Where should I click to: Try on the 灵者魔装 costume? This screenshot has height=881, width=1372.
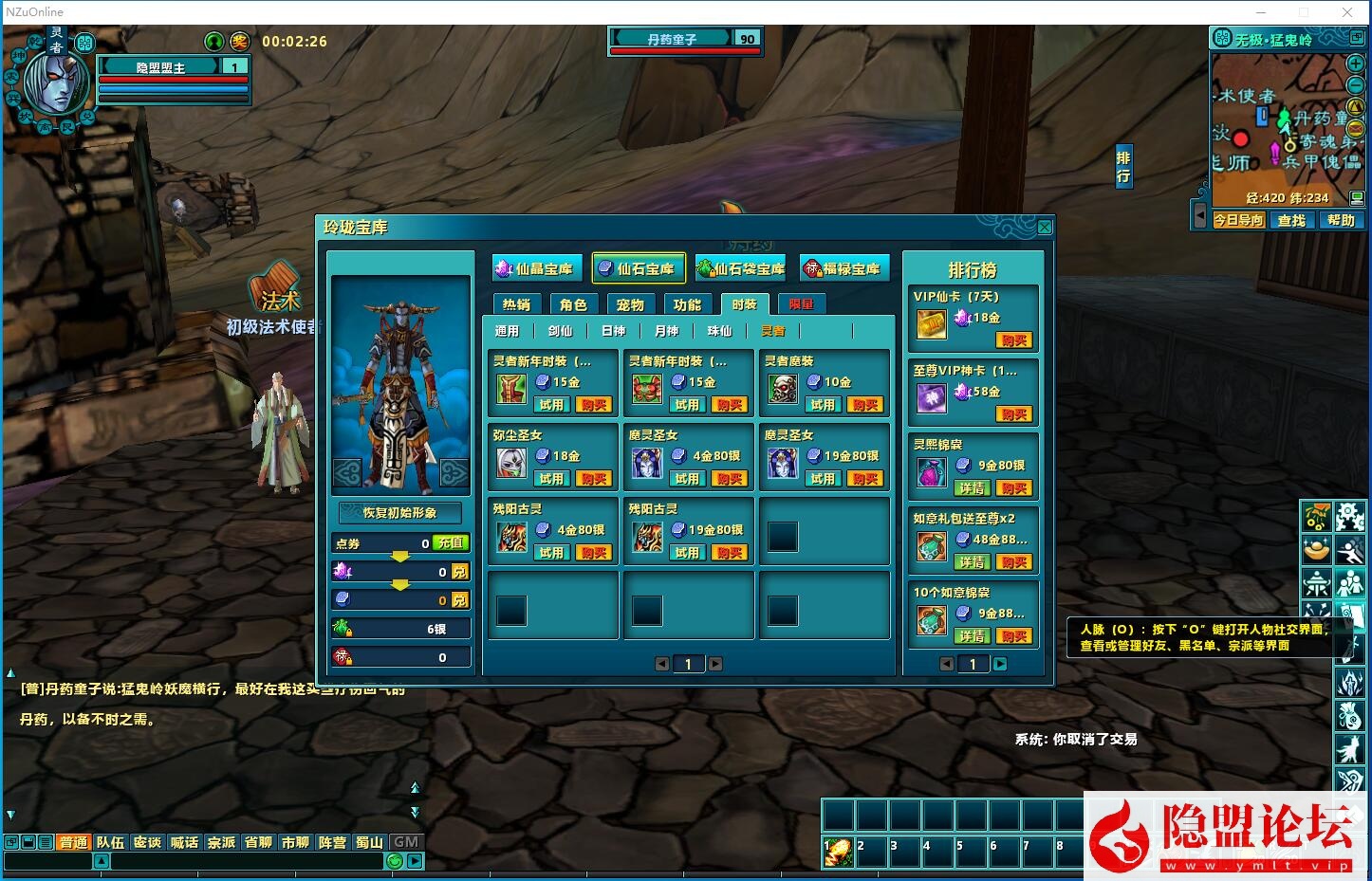tap(823, 405)
